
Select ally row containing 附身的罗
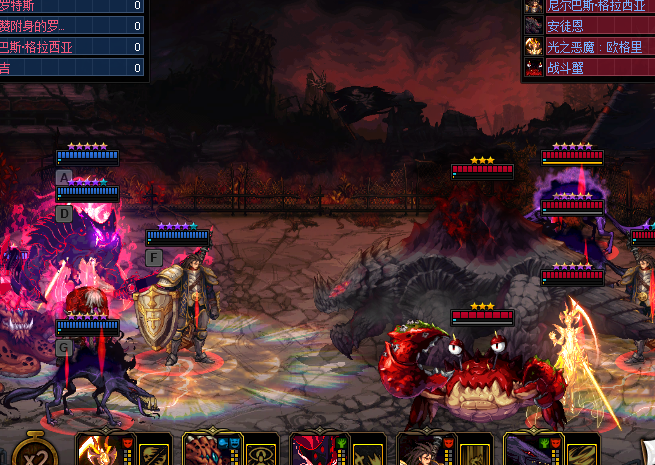pos(71,26)
